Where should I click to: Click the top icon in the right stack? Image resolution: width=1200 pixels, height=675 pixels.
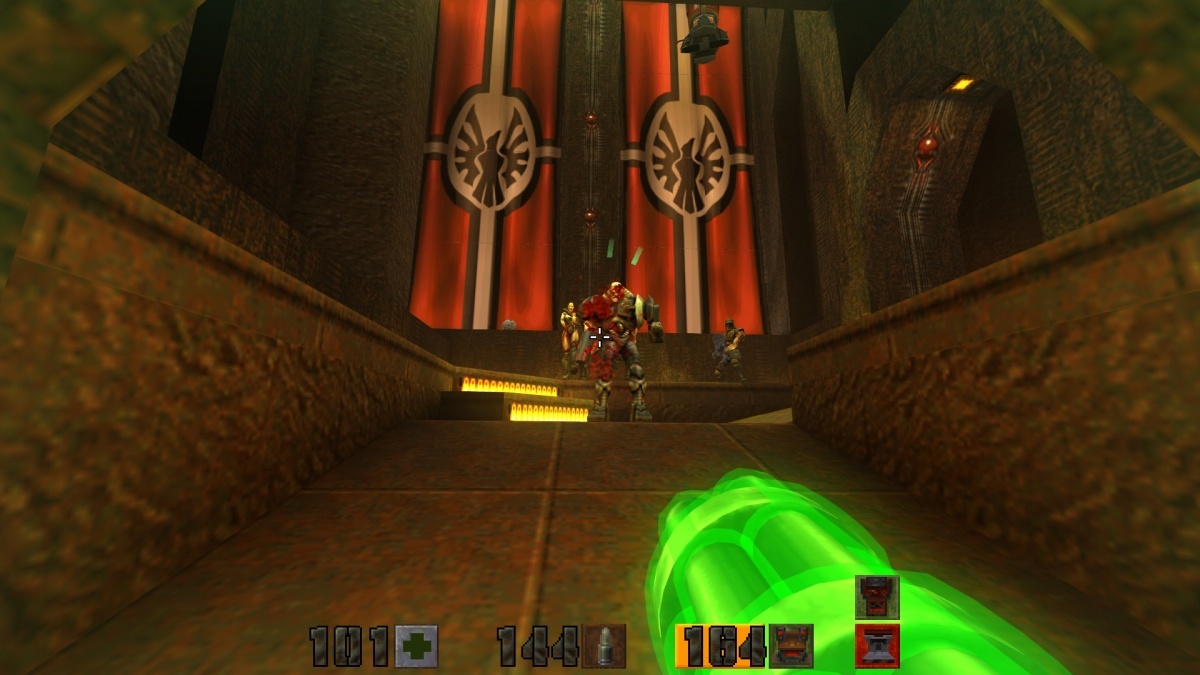[877, 597]
